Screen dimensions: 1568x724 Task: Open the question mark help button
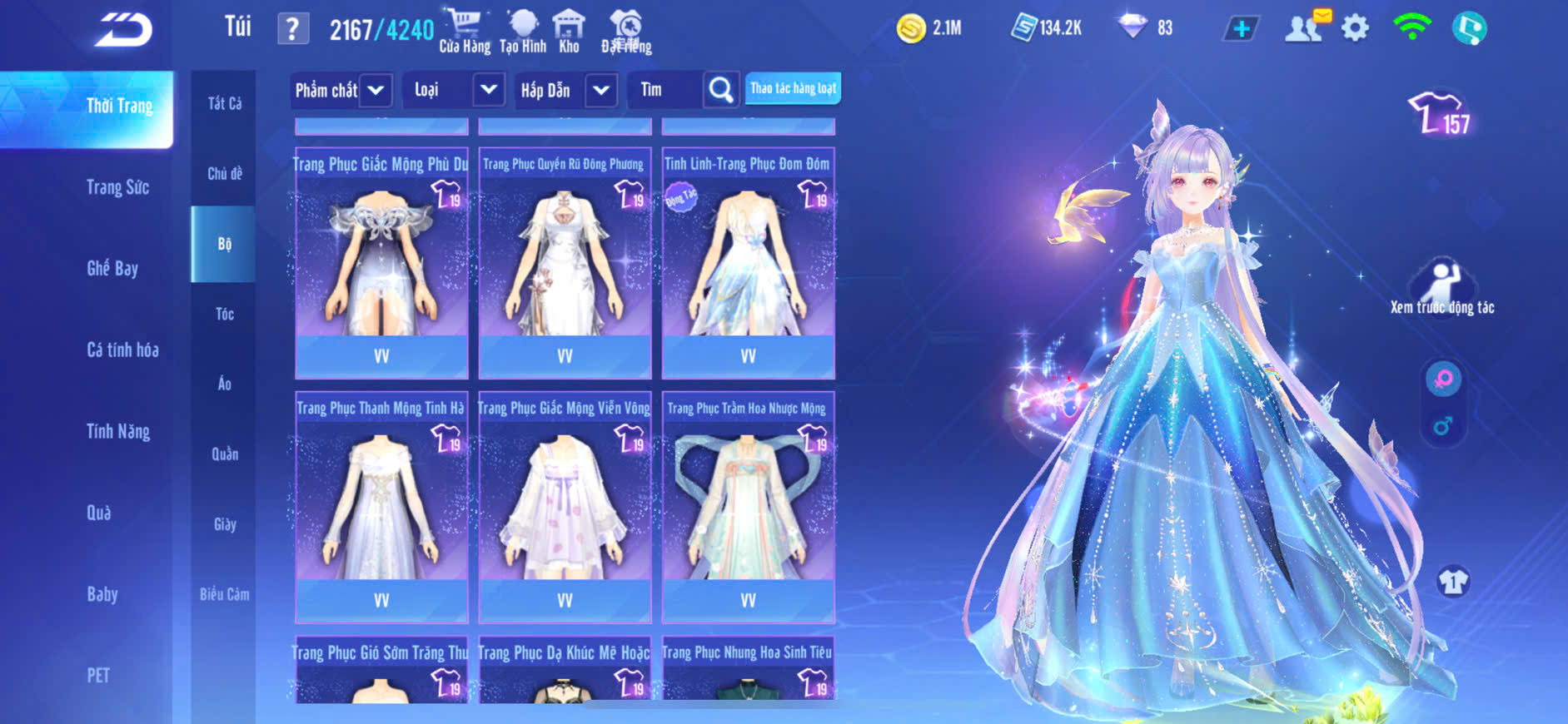point(292,29)
